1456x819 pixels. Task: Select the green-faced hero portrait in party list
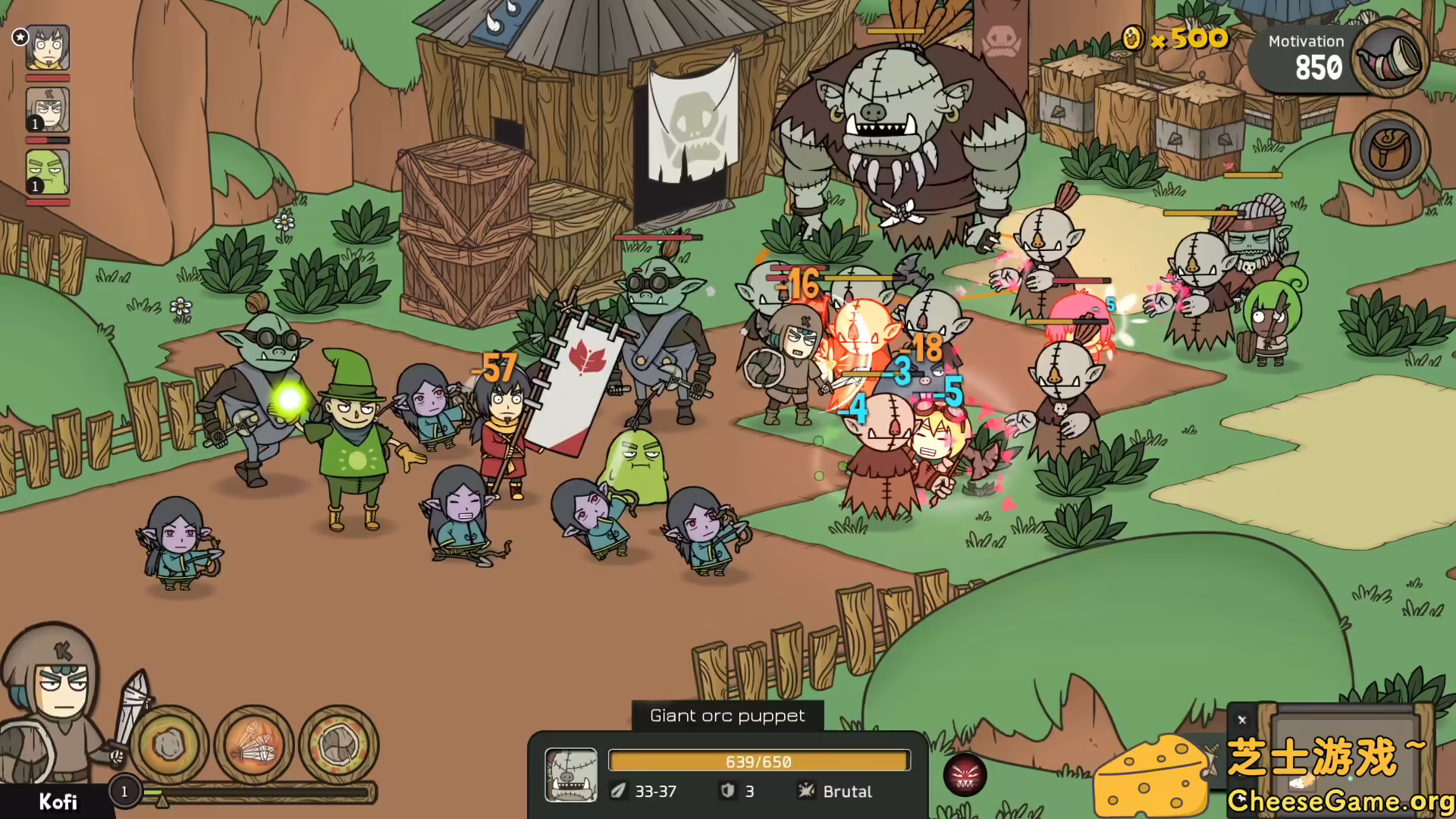pyautogui.click(x=47, y=173)
